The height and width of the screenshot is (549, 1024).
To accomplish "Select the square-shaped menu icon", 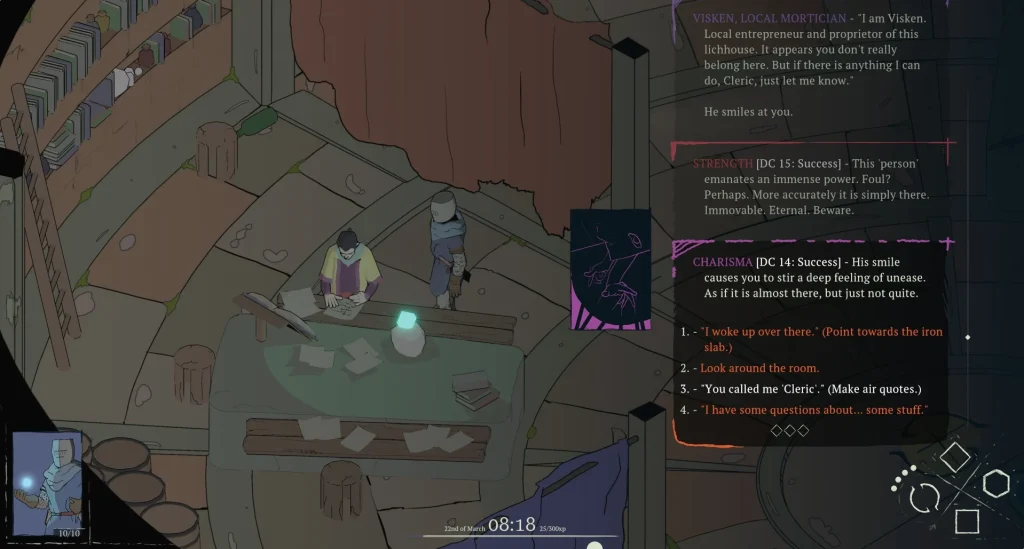I will 966,521.
